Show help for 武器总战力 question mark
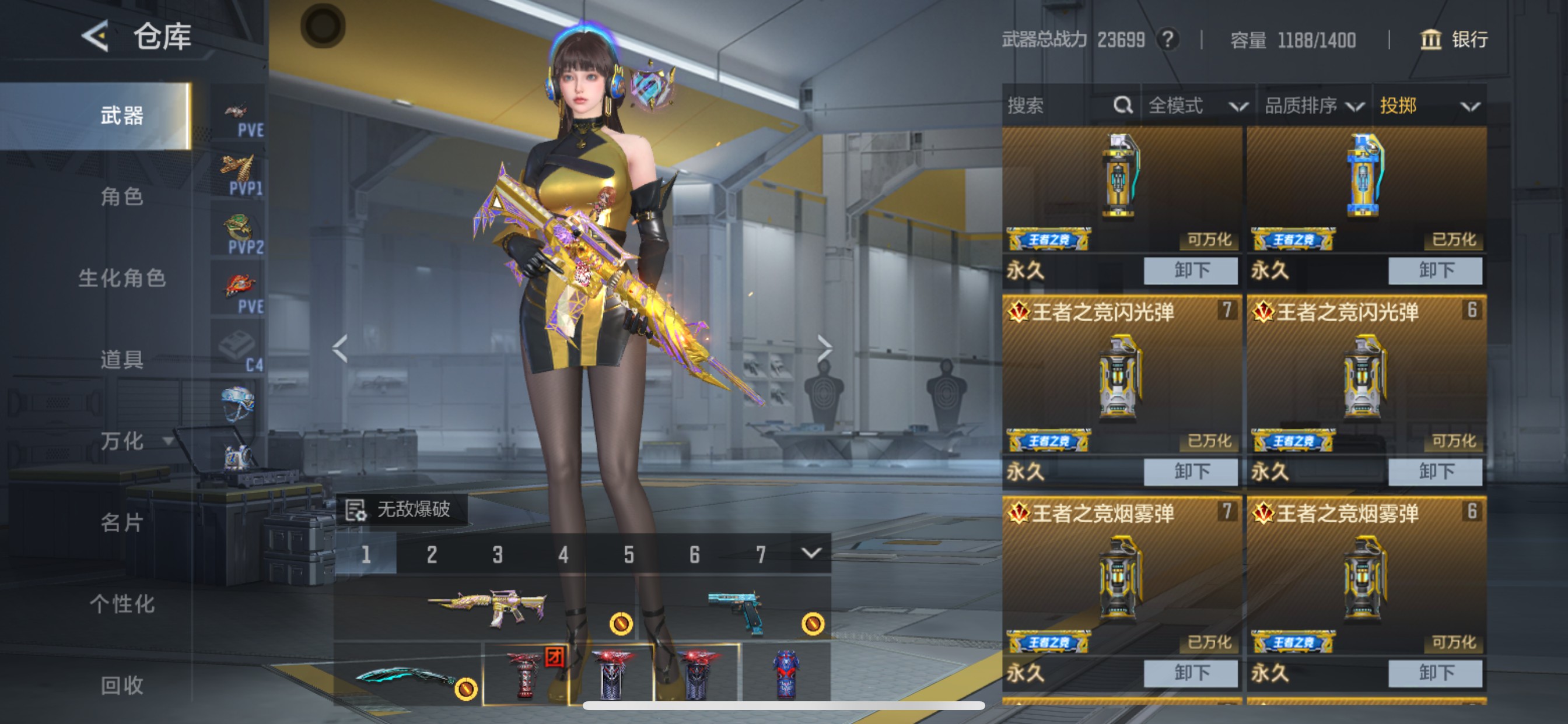The image size is (1568, 724). click(x=1167, y=40)
